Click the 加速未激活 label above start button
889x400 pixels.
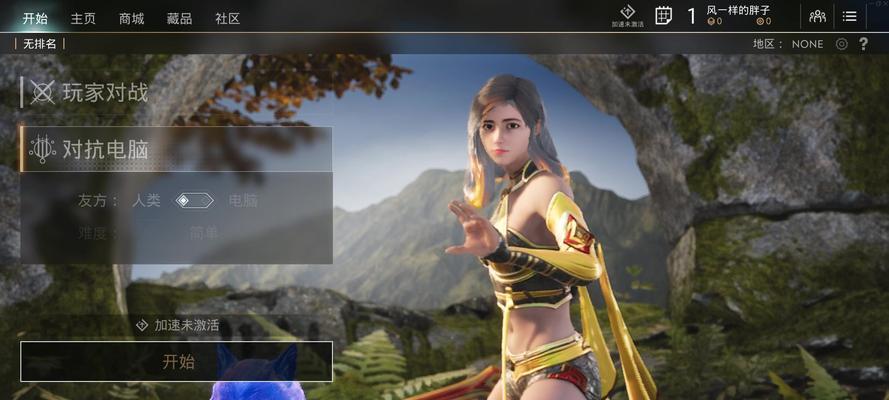(178, 326)
